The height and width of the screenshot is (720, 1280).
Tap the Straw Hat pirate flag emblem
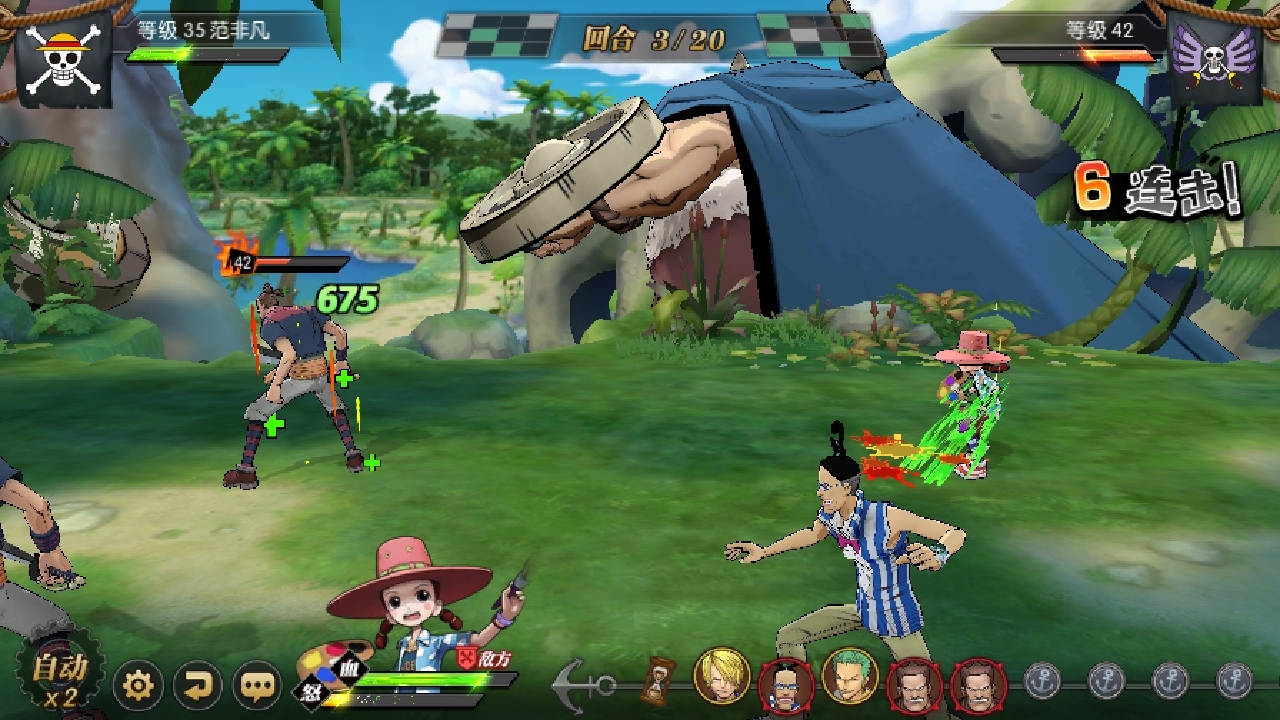pyautogui.click(x=63, y=61)
